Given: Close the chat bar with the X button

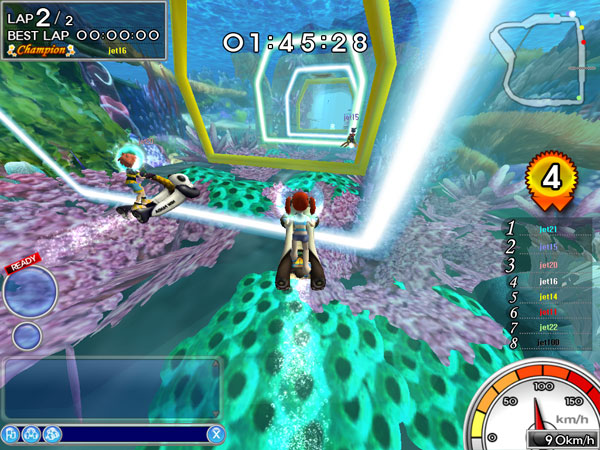Looking at the screenshot, I should pos(214,434).
